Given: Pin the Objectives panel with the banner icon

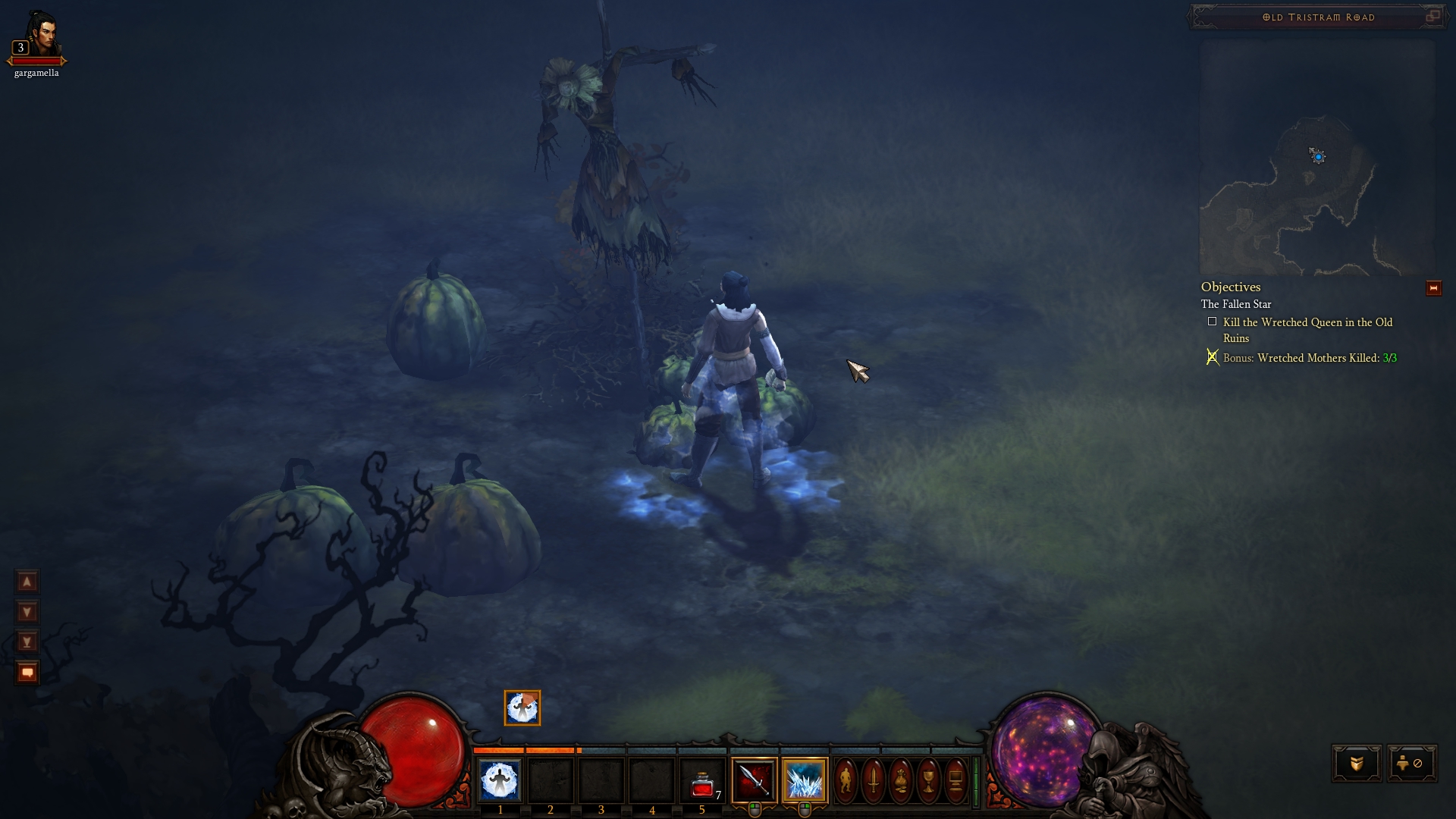Looking at the screenshot, I should pyautogui.click(x=1435, y=287).
